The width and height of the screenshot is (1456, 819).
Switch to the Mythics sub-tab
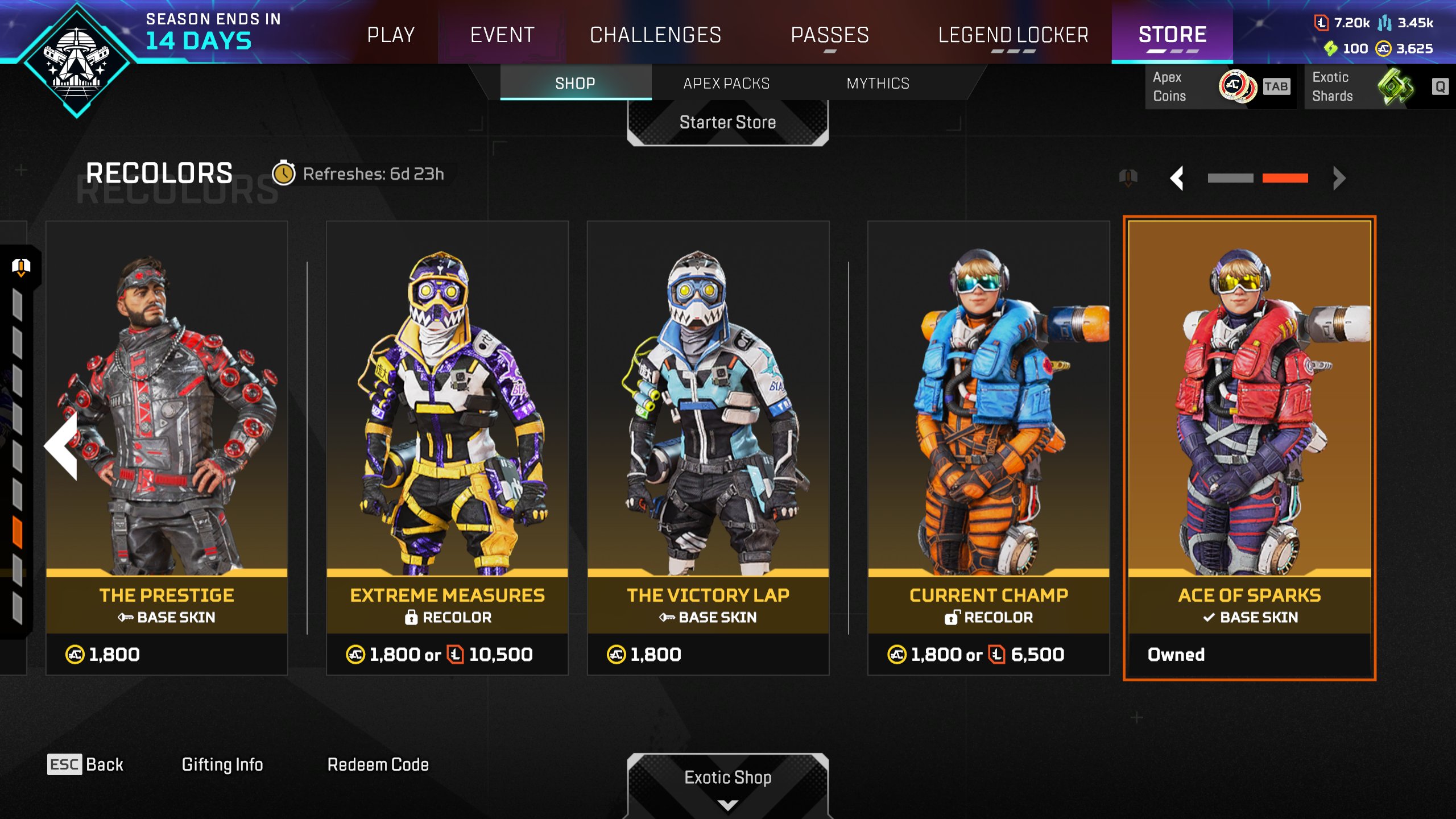(878, 83)
